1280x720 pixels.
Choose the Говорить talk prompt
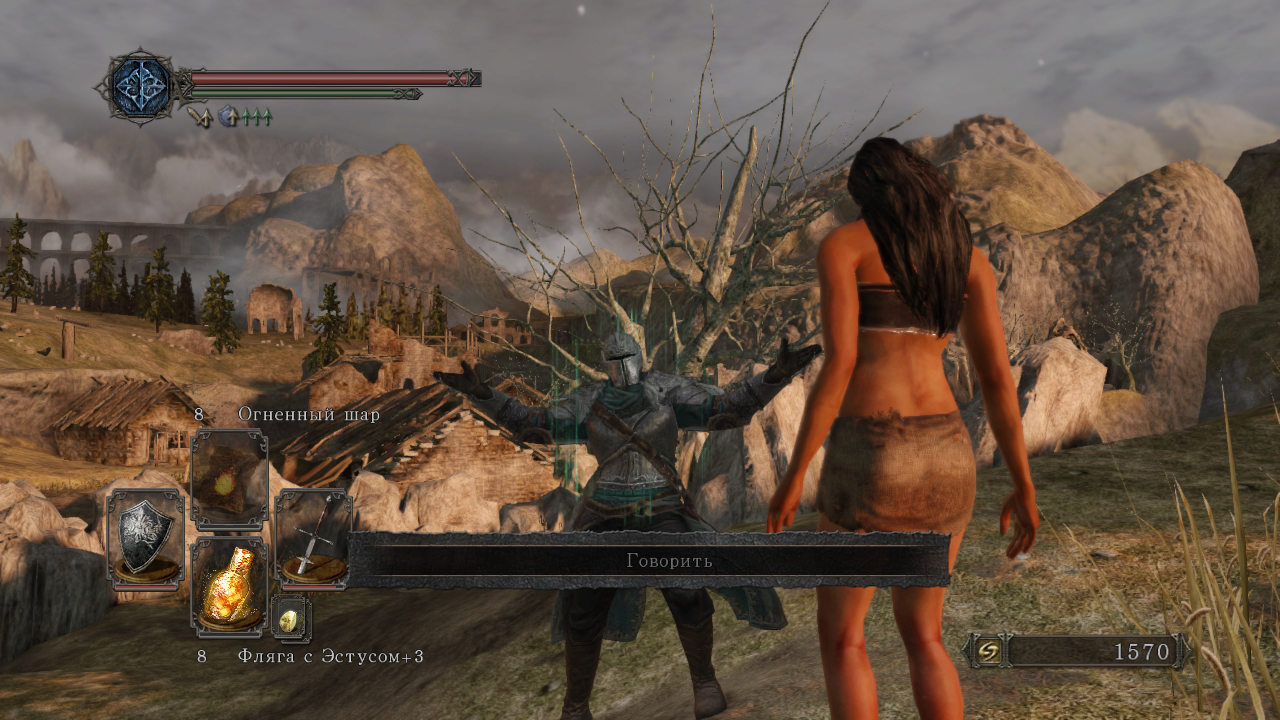[x=668, y=561]
